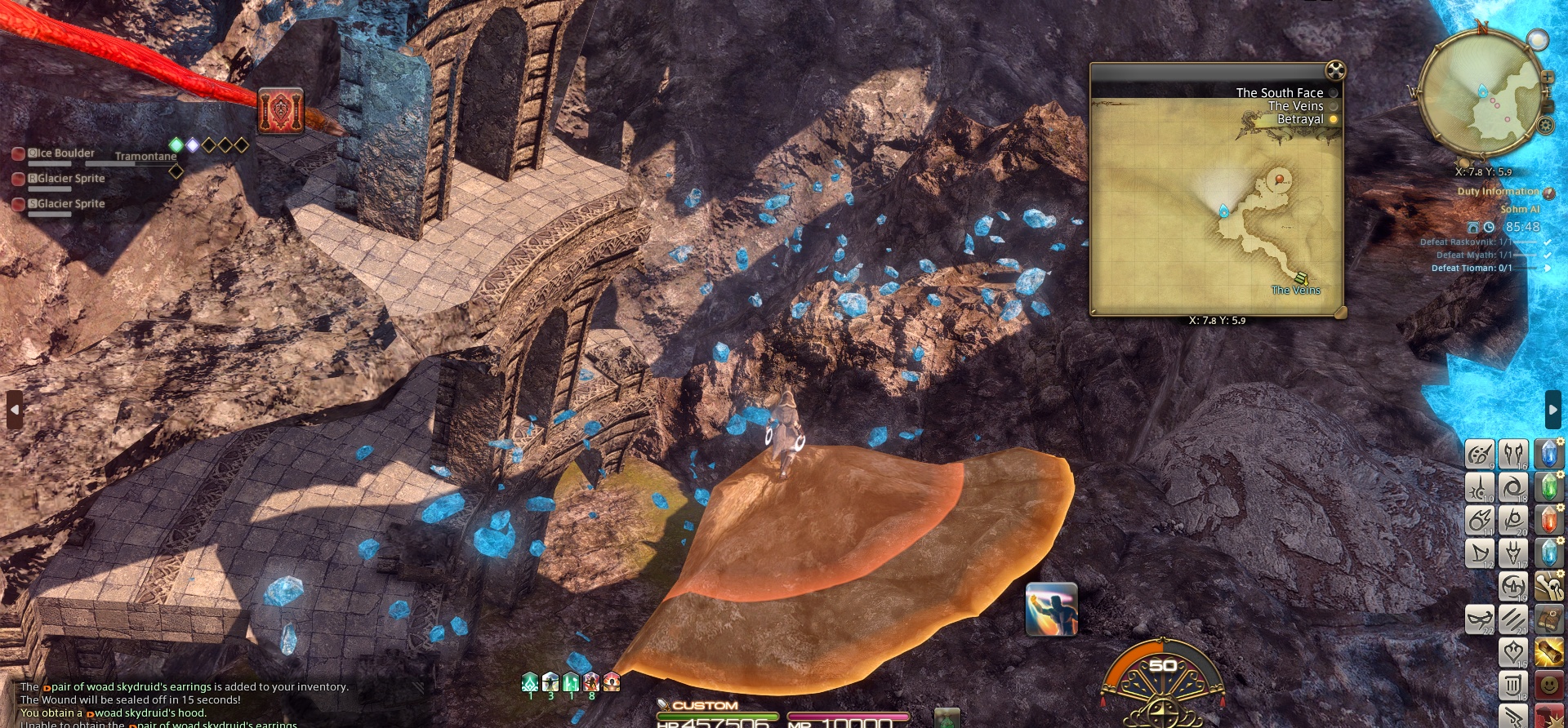
Task: Collapse the left side arrow panel
Action: (15, 410)
